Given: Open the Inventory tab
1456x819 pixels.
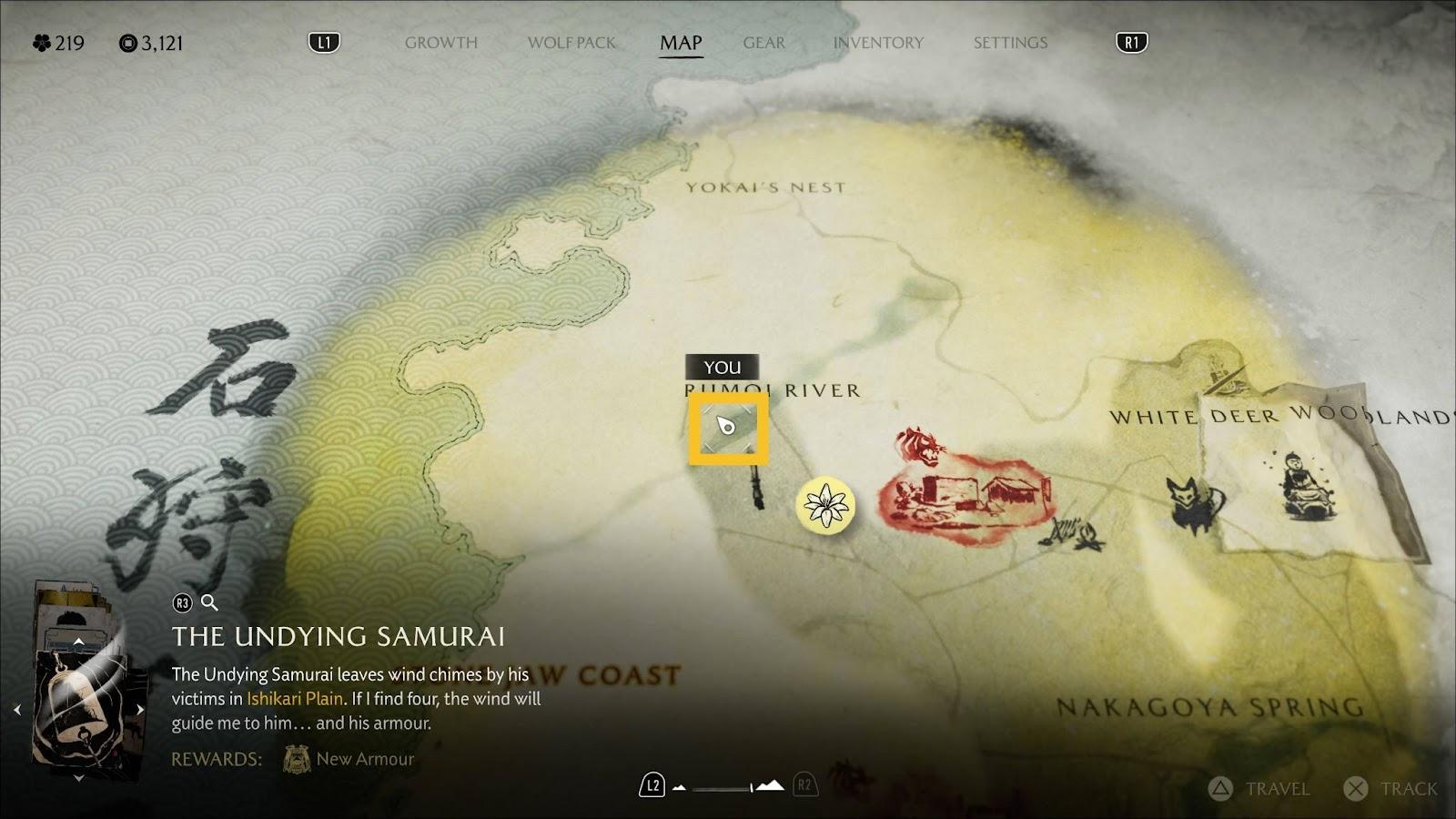Looking at the screenshot, I should (x=878, y=43).
